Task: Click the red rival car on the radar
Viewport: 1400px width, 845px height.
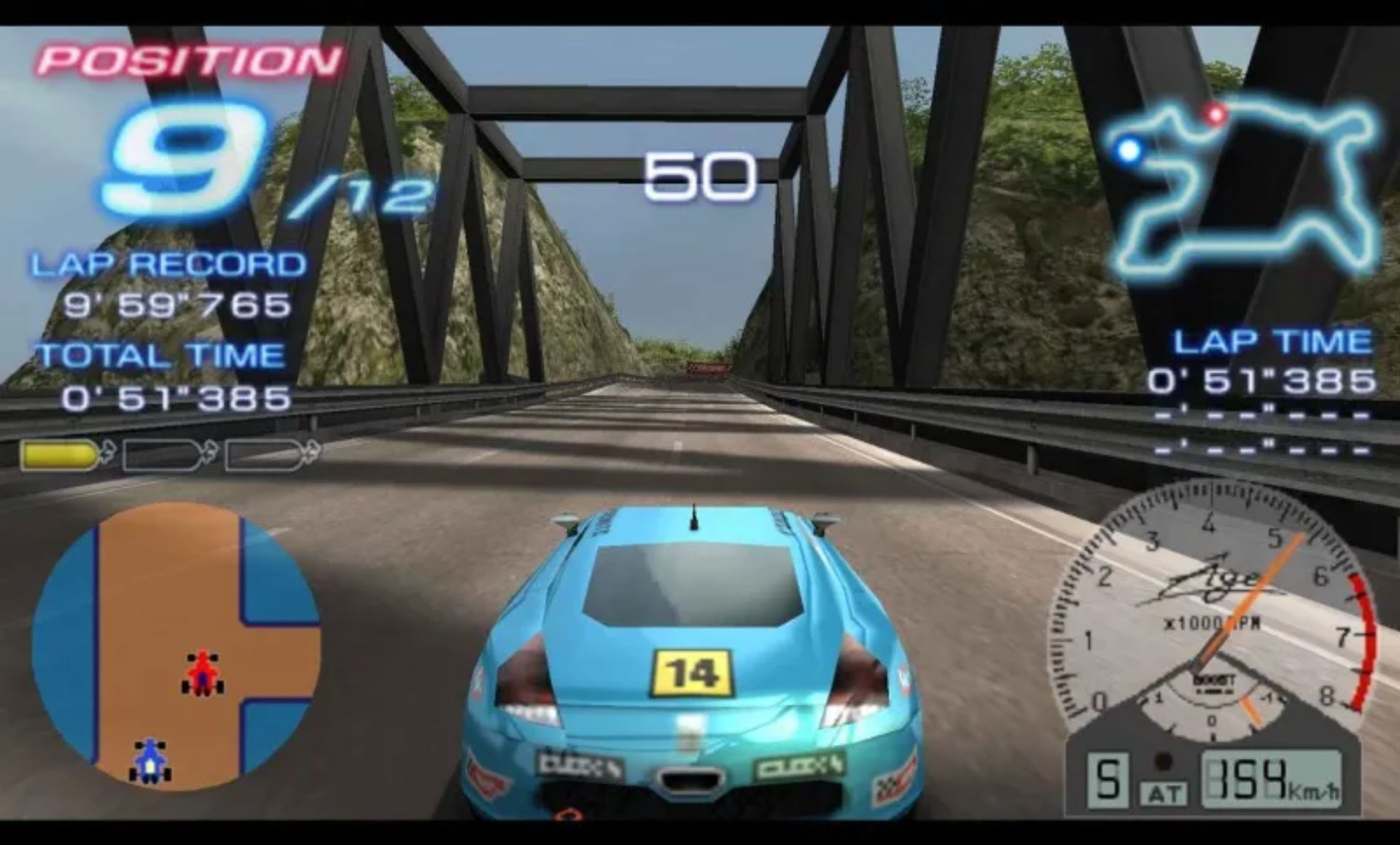Action: pos(202,673)
